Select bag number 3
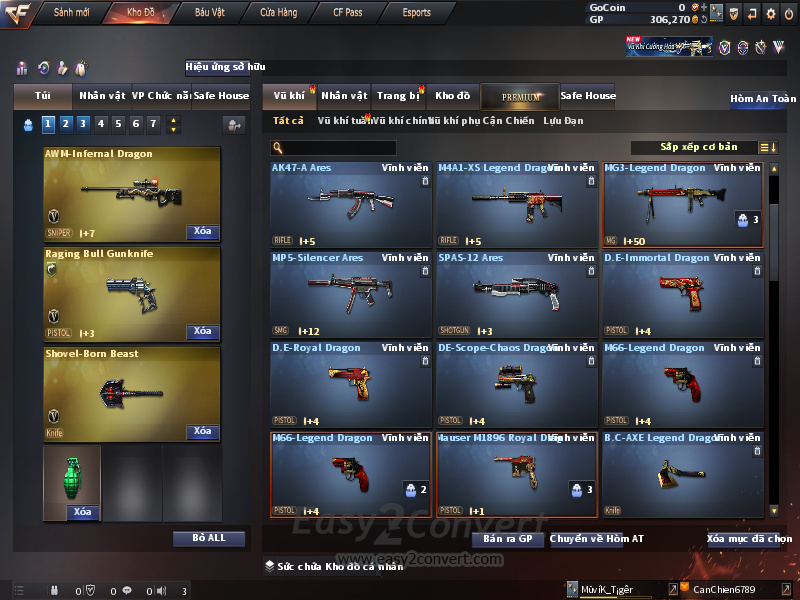 (x=82, y=124)
